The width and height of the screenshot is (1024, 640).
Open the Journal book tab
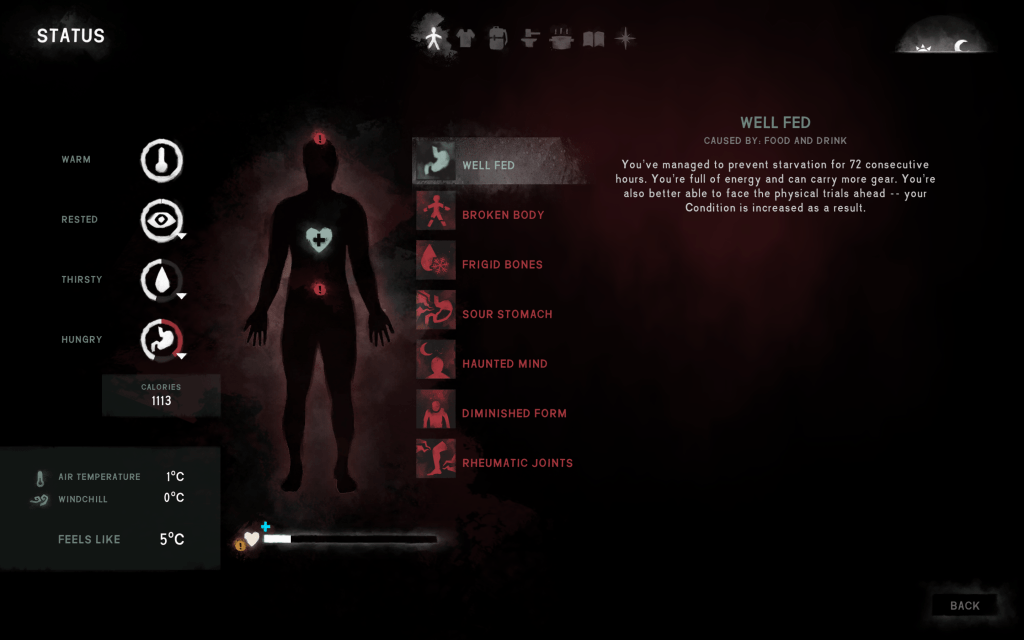coord(594,39)
